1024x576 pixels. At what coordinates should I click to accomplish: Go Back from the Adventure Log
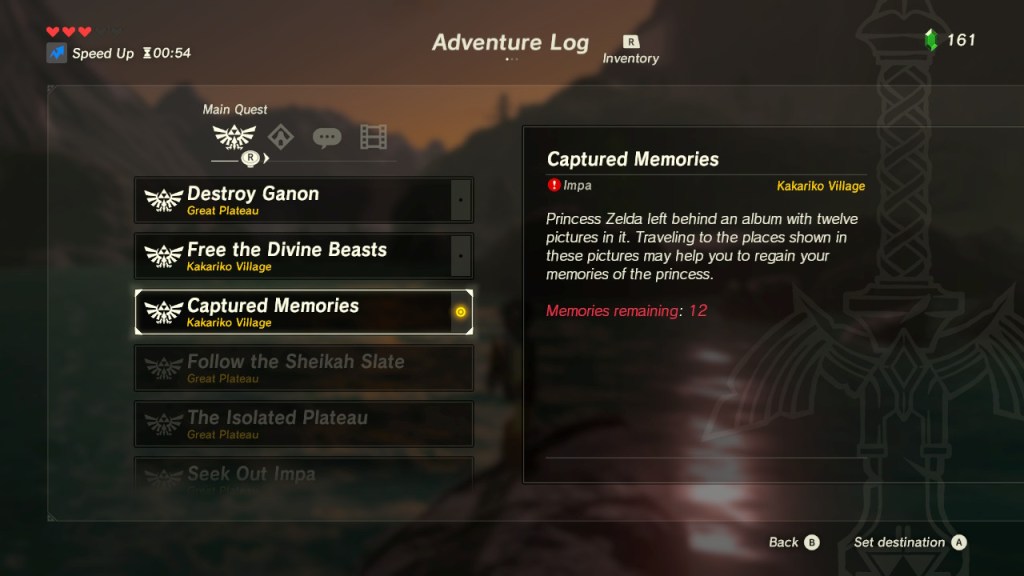click(x=794, y=542)
